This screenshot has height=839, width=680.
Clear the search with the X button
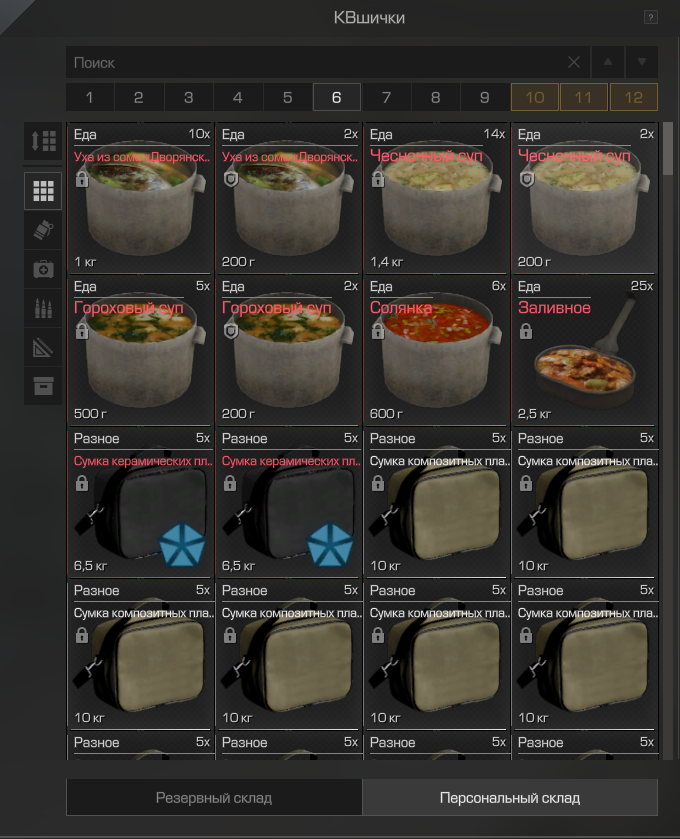[x=574, y=62]
